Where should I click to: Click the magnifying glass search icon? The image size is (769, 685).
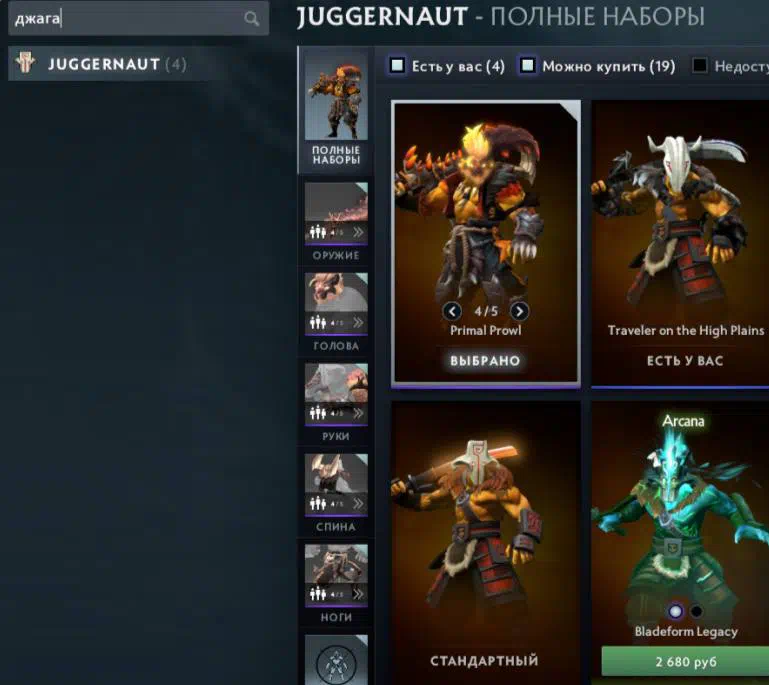251,18
